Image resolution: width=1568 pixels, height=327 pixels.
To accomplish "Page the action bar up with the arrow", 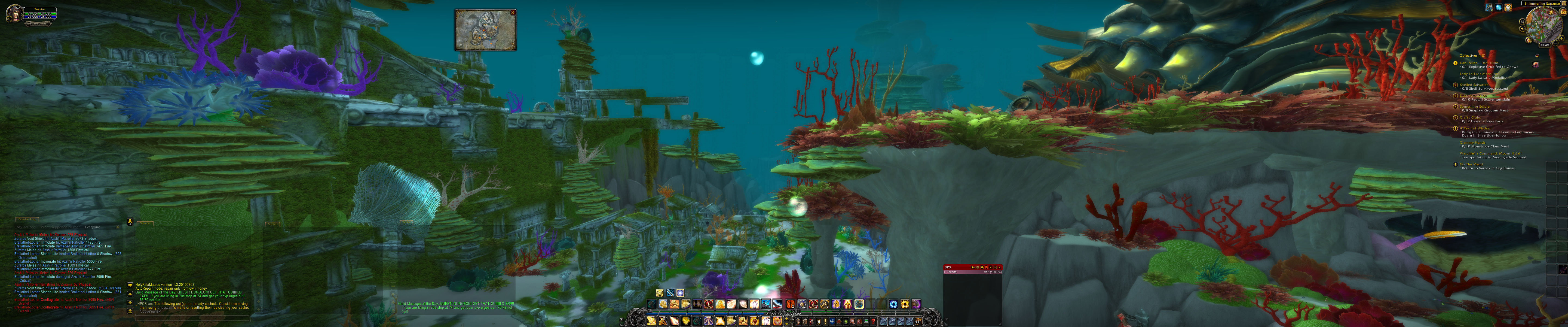I will (786, 319).
